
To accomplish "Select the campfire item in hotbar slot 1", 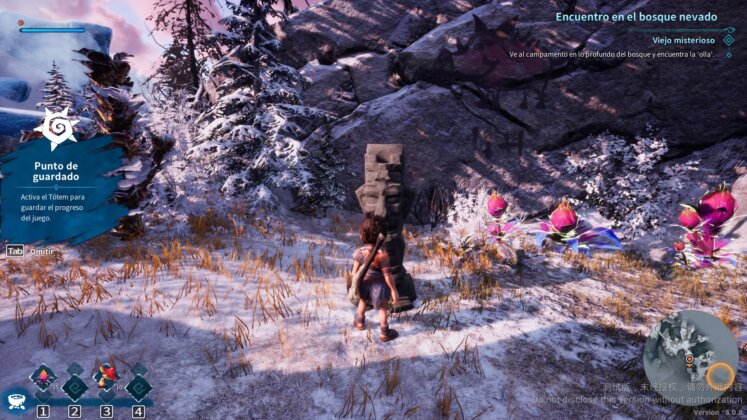I will coord(43,378).
